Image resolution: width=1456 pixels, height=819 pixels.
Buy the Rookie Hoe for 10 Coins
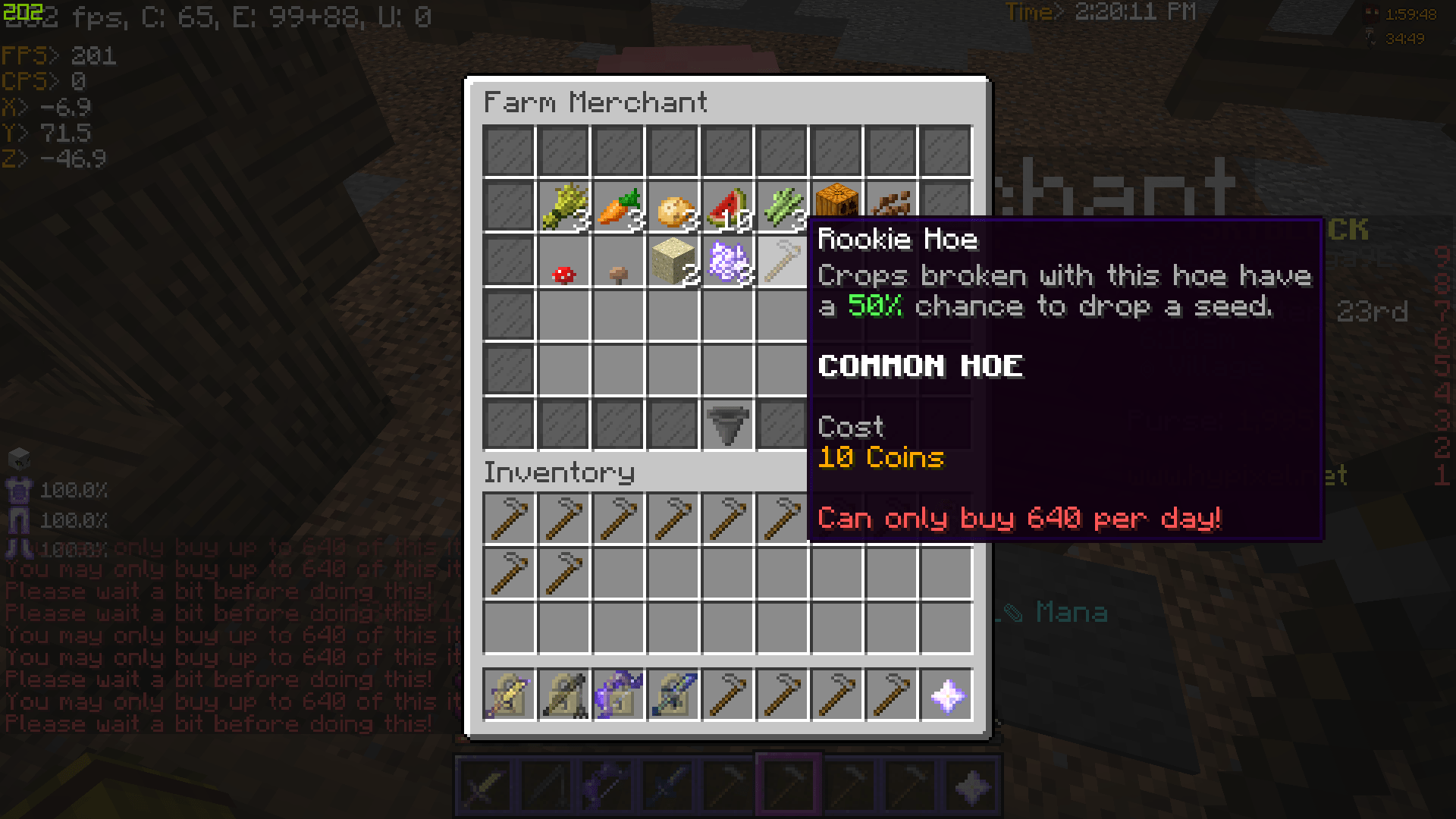[x=783, y=259]
